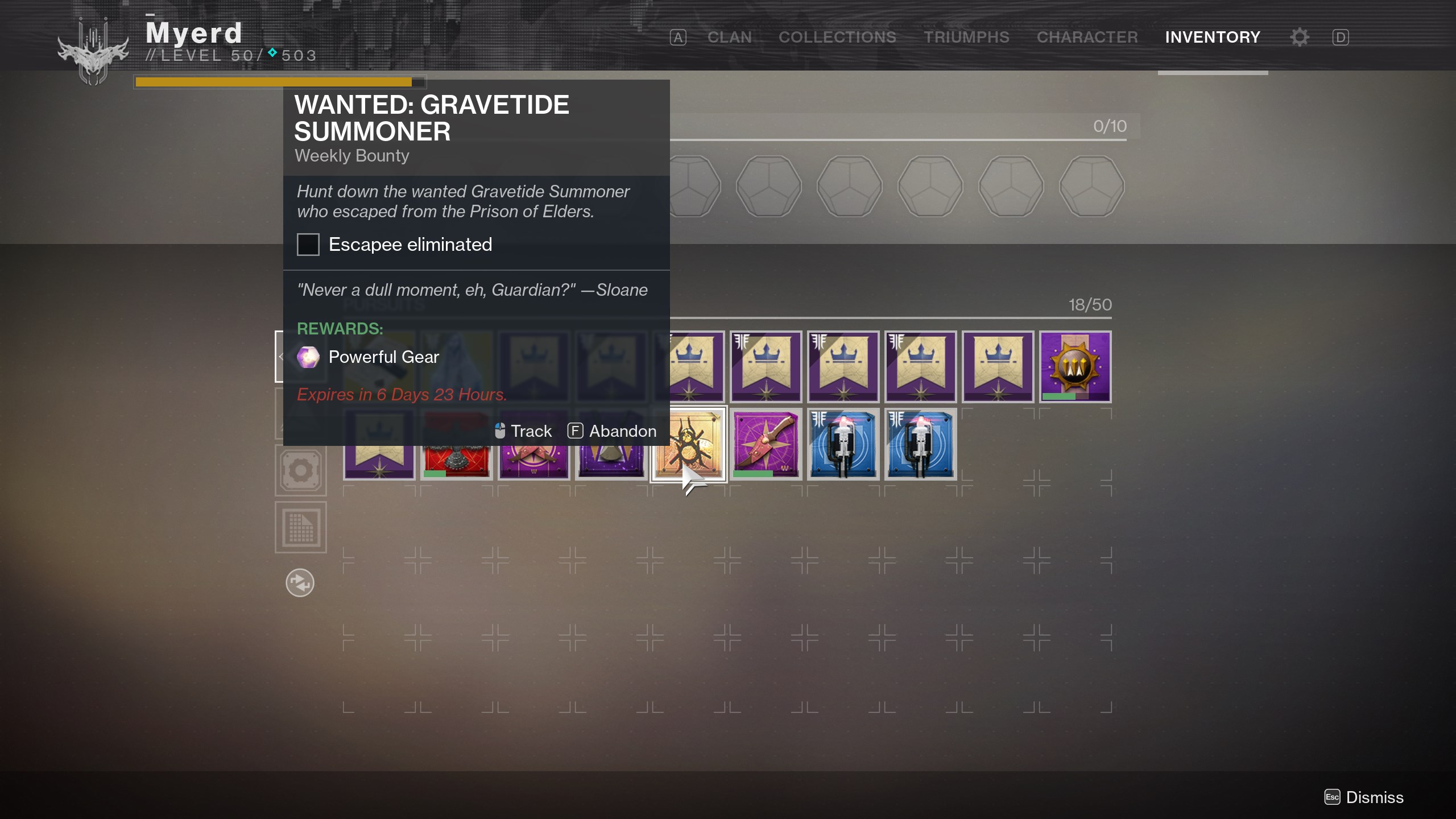Choose the purple dagger bounty tile
1456x819 pixels.
766,445
